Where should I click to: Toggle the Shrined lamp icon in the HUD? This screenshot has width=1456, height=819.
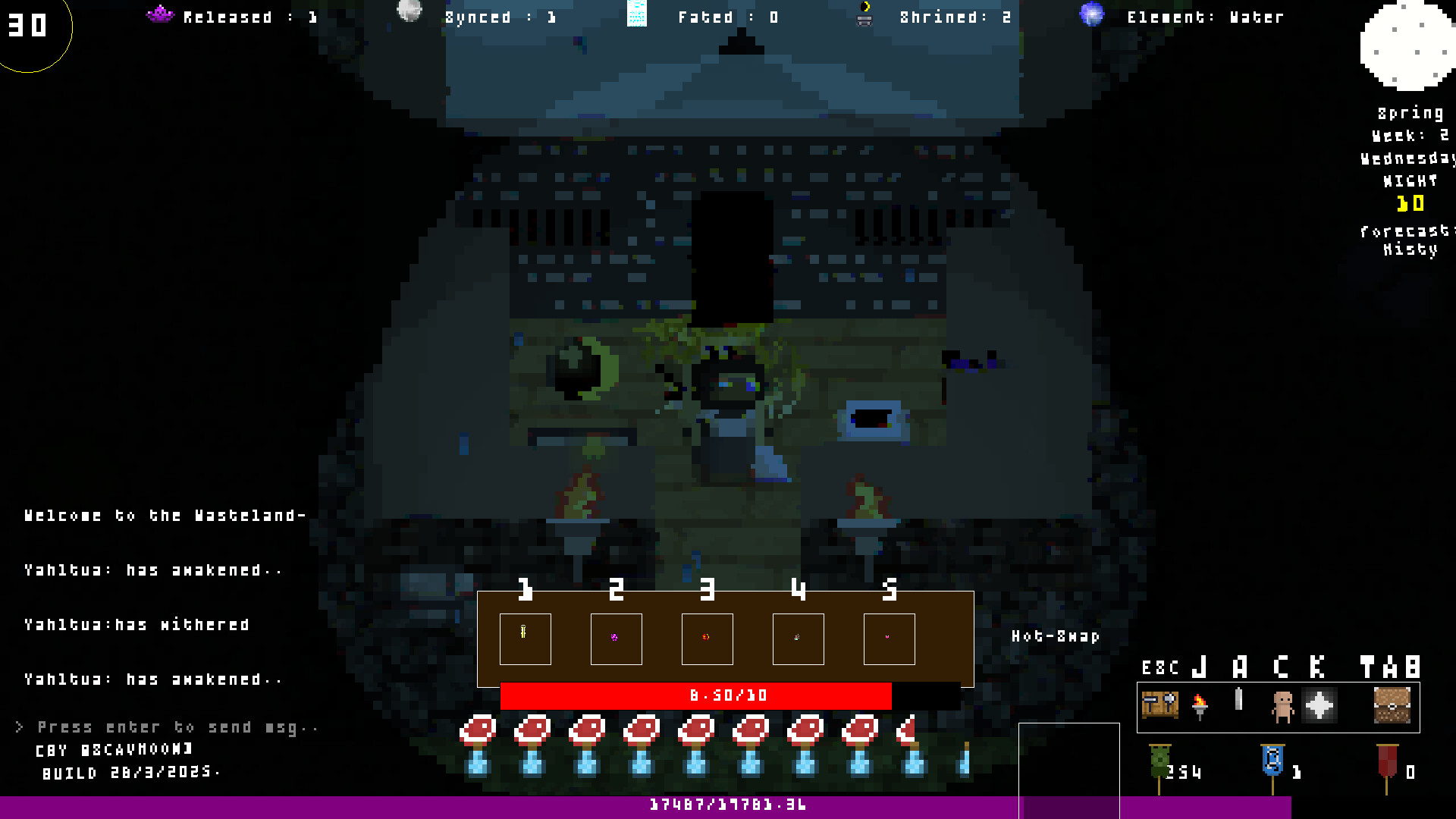tap(863, 15)
